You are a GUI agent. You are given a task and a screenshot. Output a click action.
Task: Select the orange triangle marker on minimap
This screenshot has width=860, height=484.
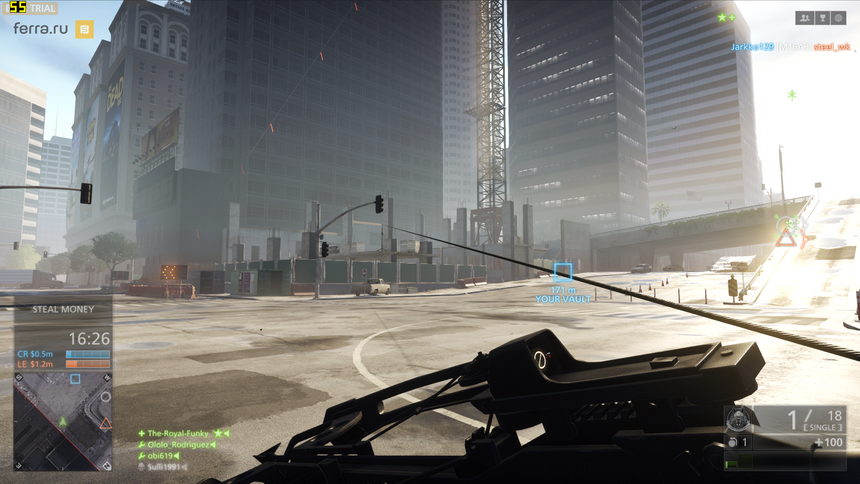[x=104, y=424]
